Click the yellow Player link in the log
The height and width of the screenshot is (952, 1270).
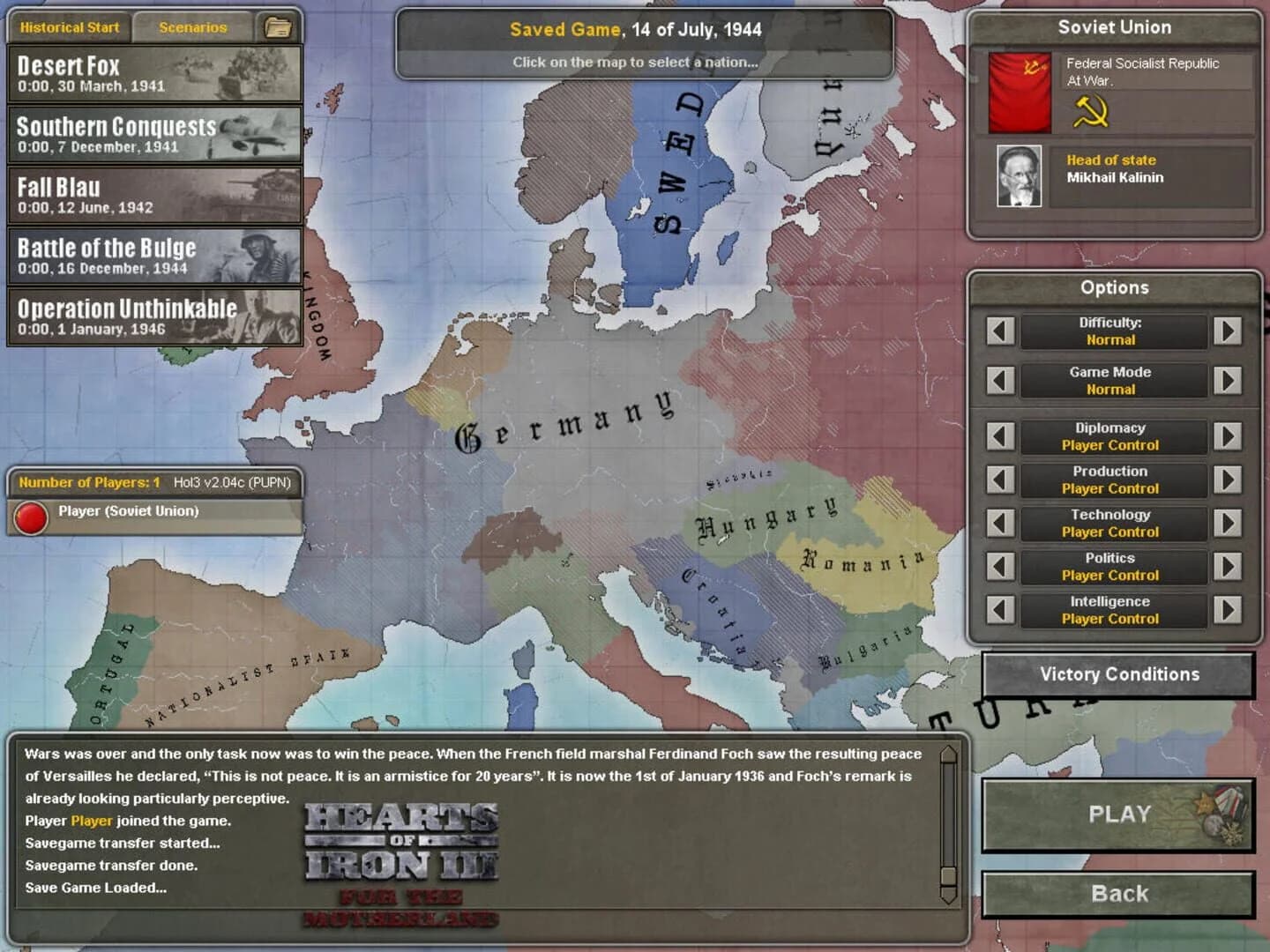coord(92,820)
